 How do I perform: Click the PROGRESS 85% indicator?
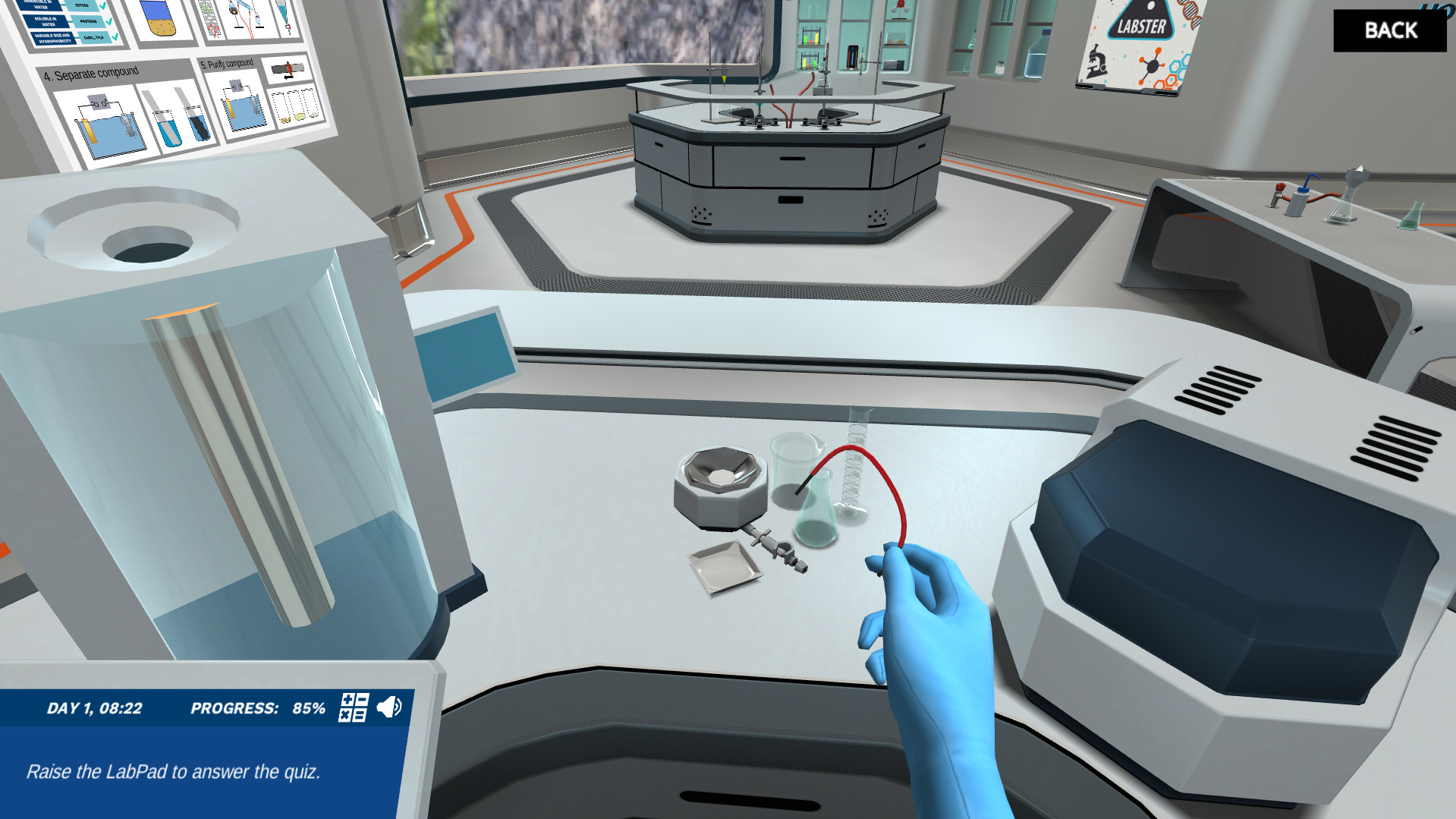258,707
